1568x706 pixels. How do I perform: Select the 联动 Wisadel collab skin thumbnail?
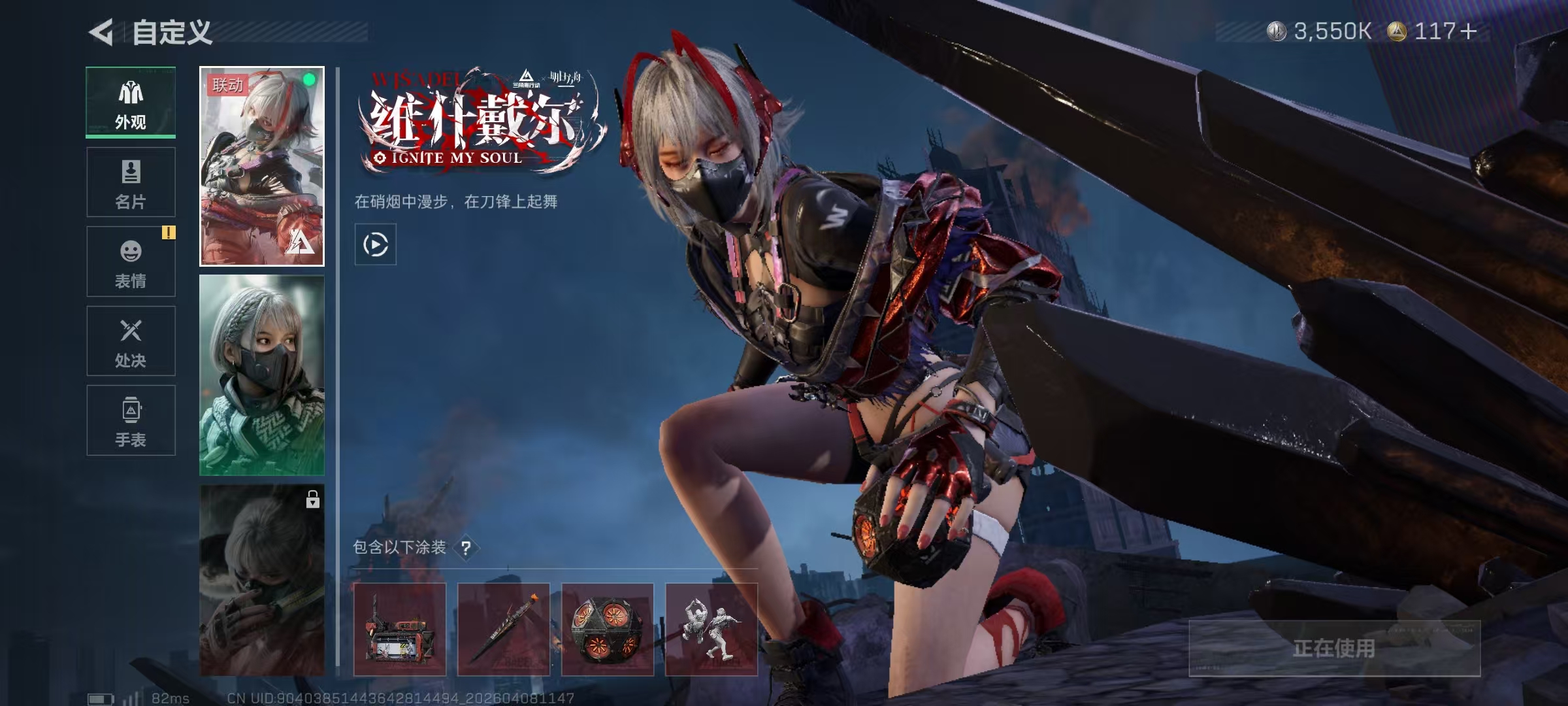pos(261,166)
